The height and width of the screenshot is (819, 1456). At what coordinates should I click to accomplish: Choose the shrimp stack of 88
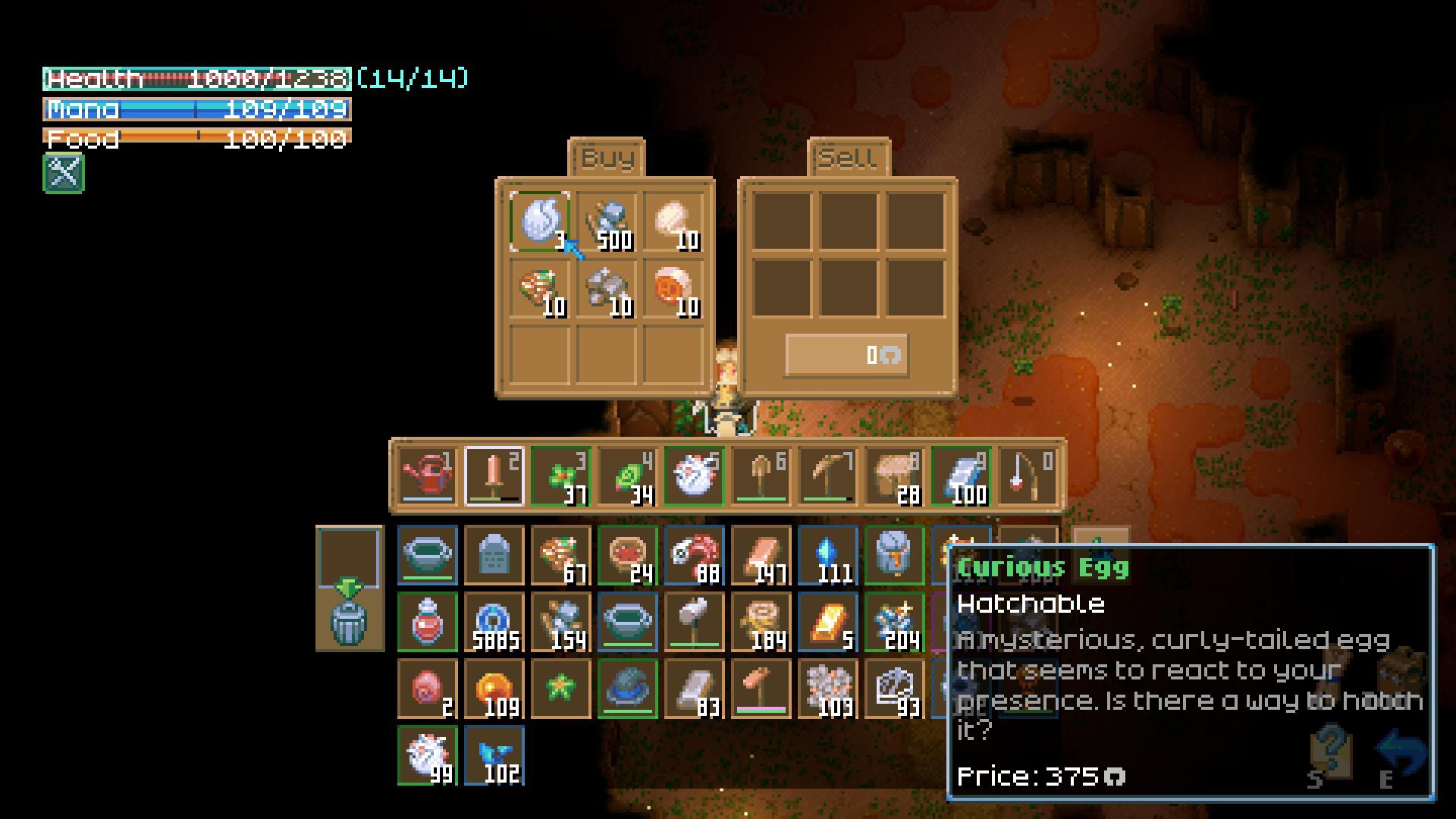click(695, 555)
